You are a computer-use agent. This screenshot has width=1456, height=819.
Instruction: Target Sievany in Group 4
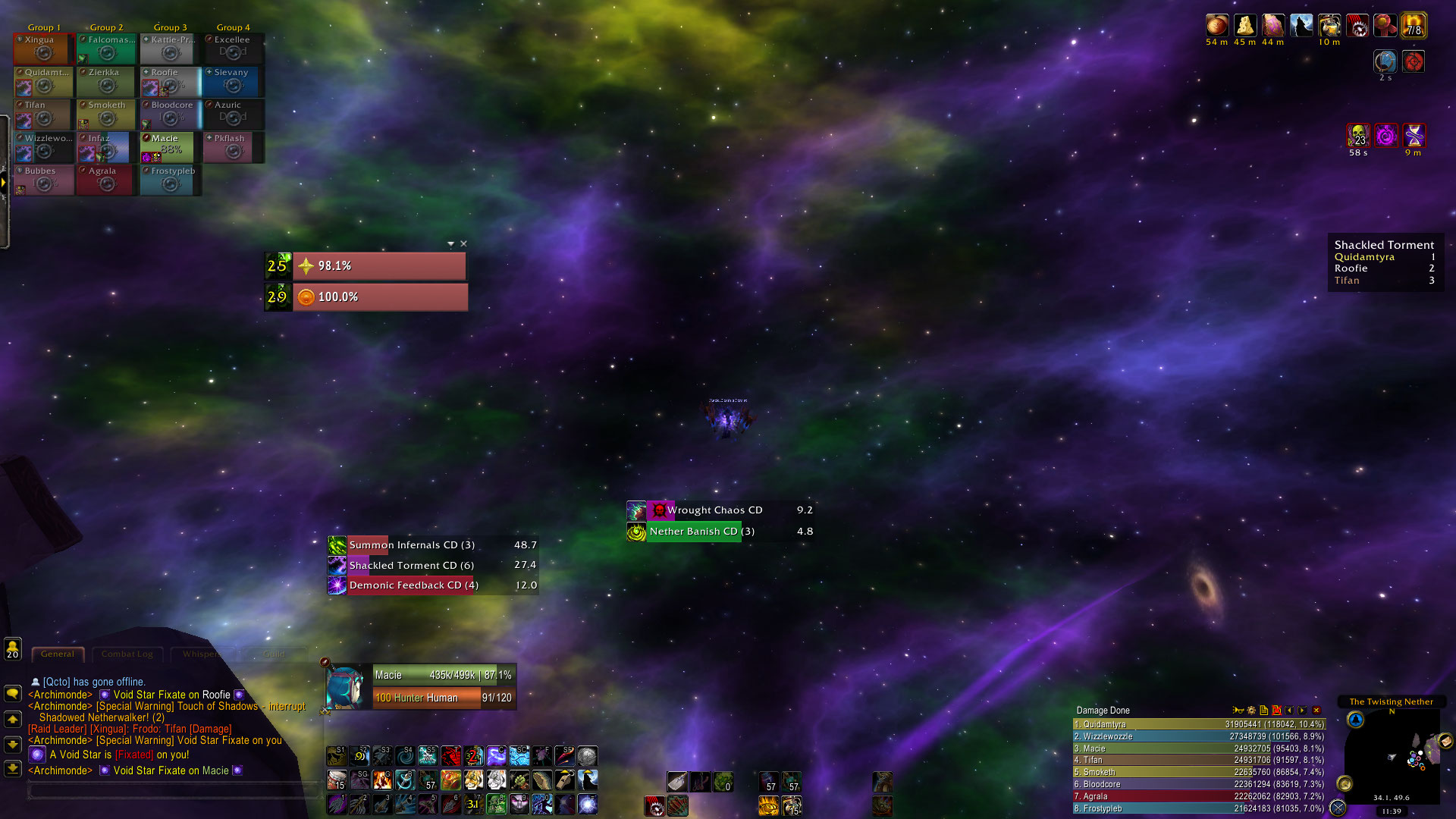click(x=233, y=82)
